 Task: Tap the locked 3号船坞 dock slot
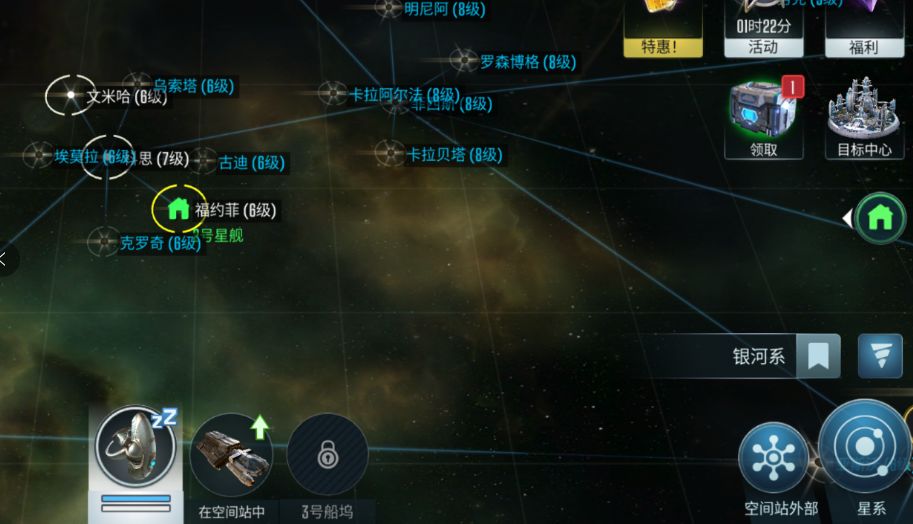(327, 456)
